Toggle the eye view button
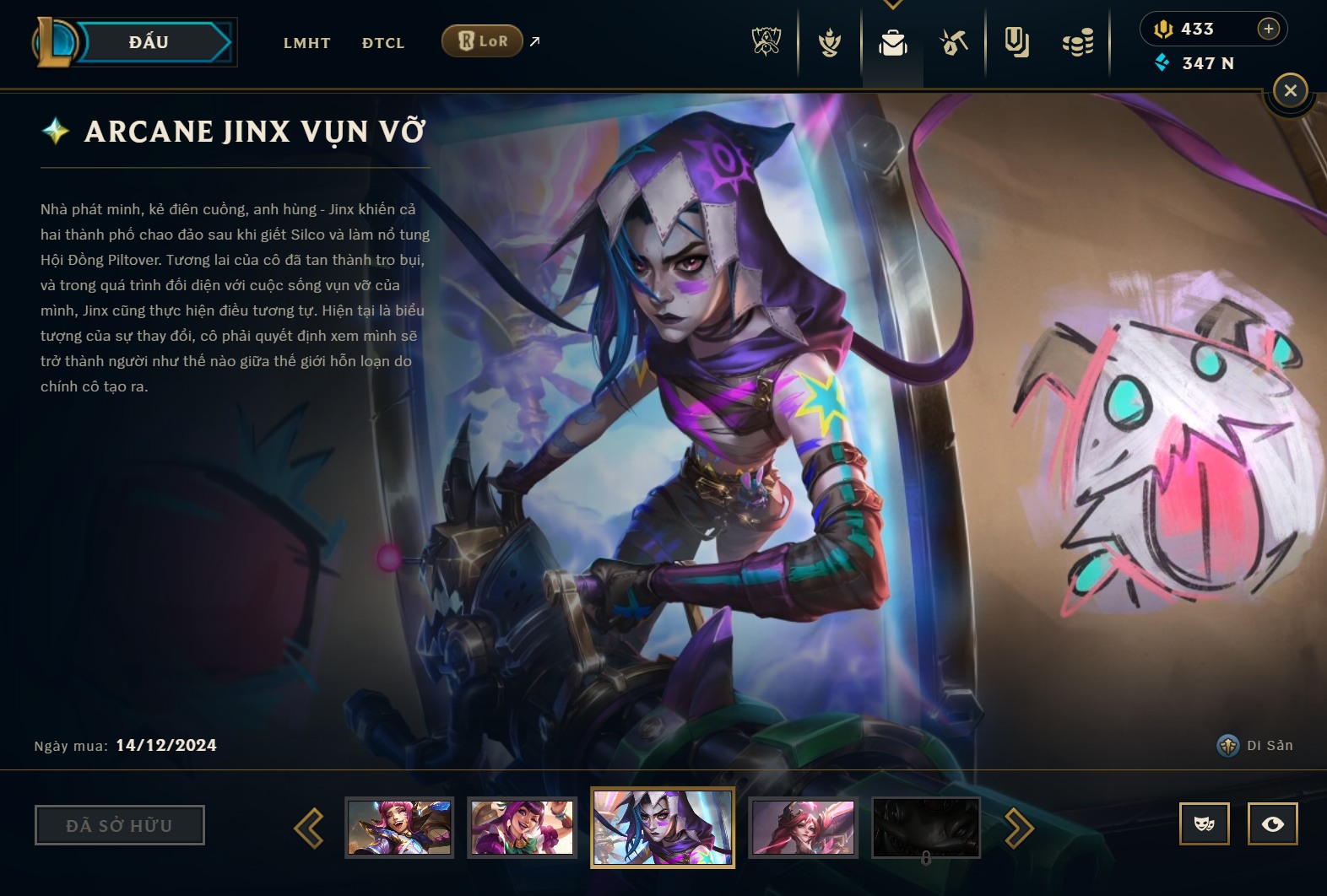The width and height of the screenshot is (1327, 896). 1272,824
